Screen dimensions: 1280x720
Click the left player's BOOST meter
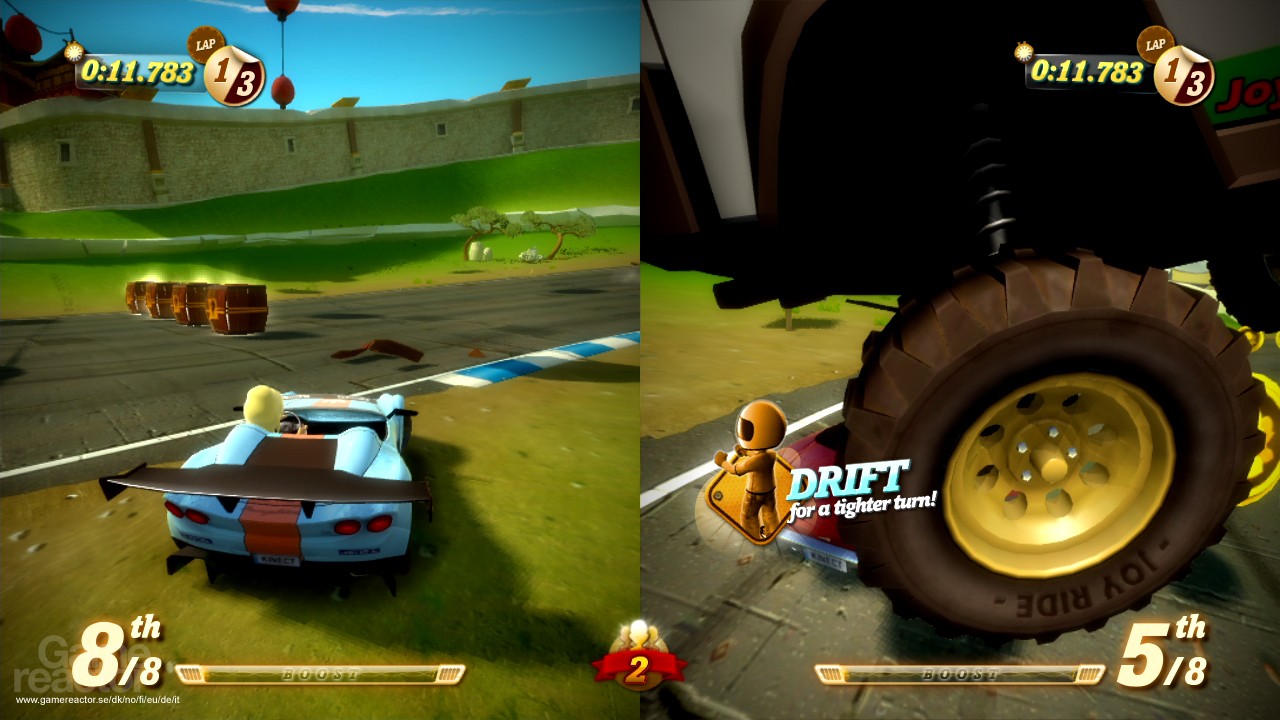320,674
